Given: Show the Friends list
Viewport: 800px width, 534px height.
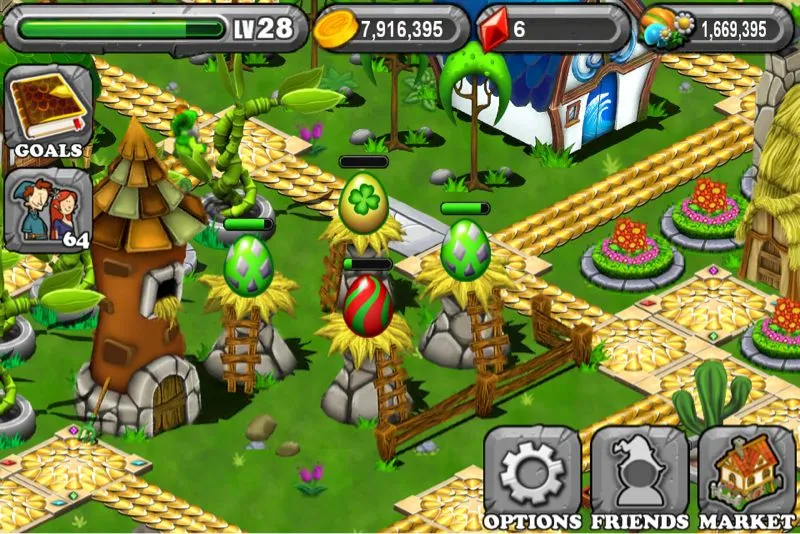Looking at the screenshot, I should point(639,475).
